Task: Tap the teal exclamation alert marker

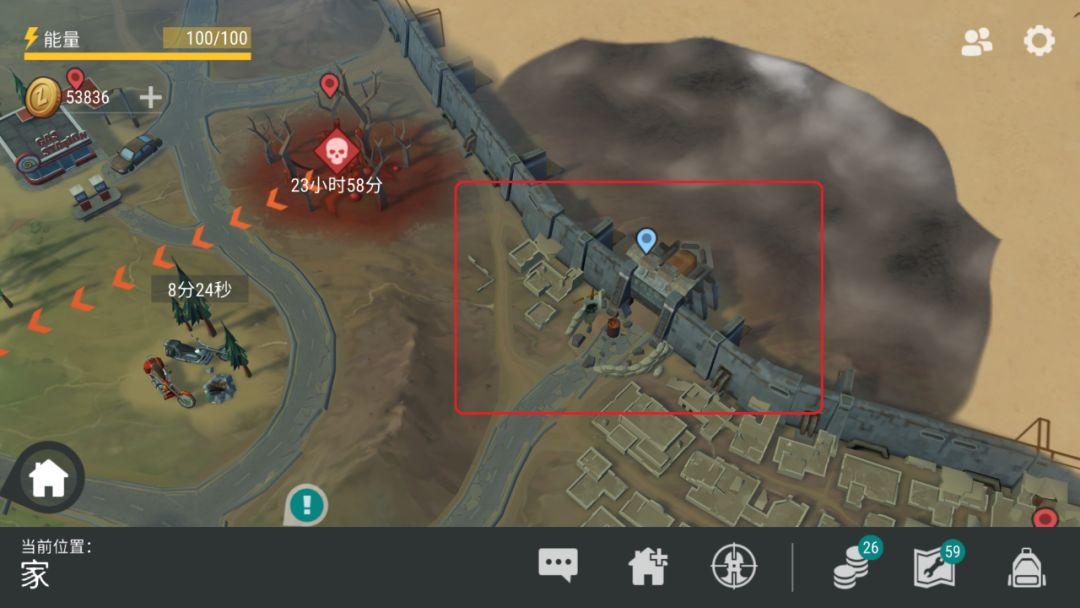Action: 306,505
